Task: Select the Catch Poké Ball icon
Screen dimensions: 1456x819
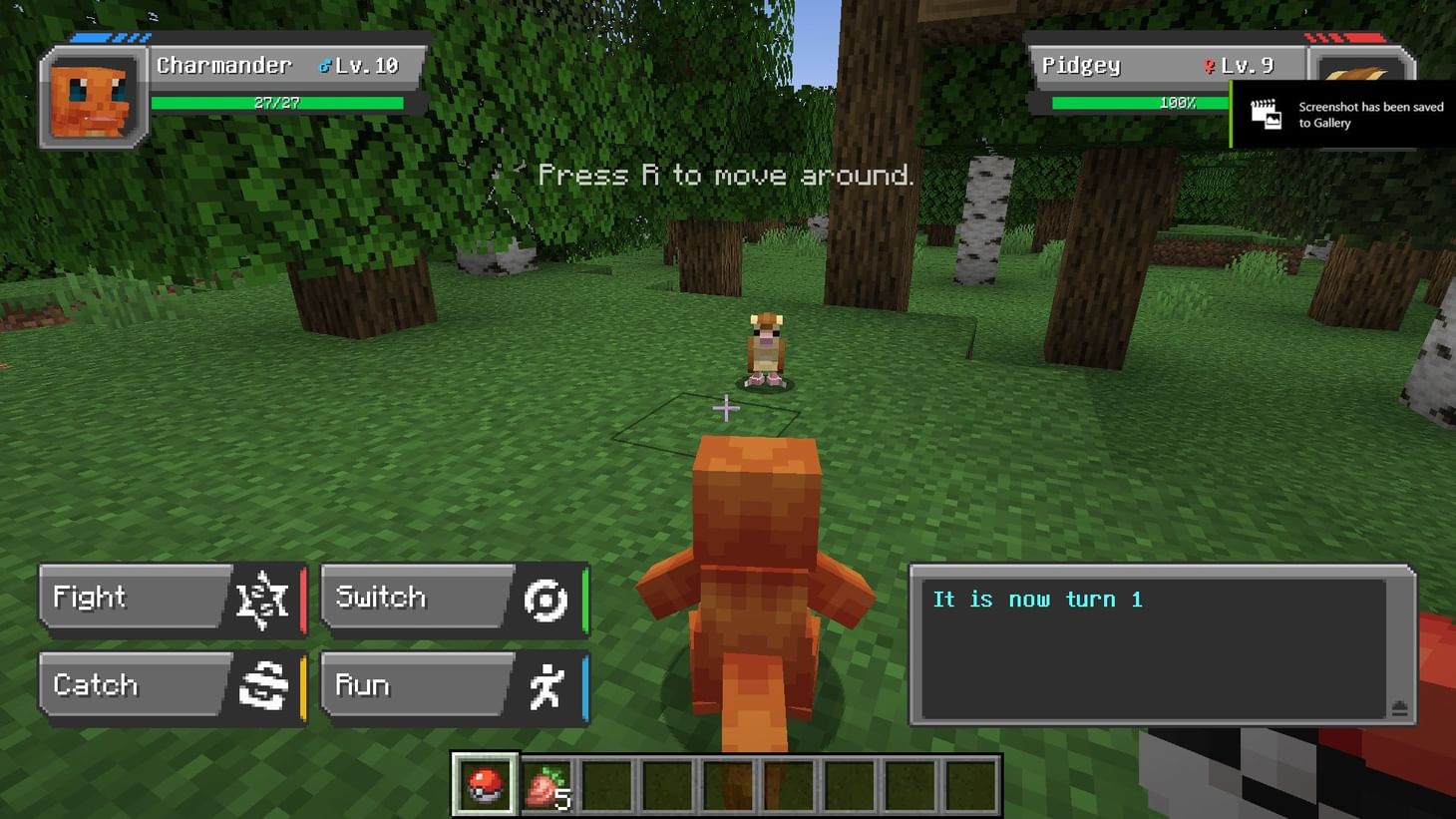Action: click(x=262, y=685)
